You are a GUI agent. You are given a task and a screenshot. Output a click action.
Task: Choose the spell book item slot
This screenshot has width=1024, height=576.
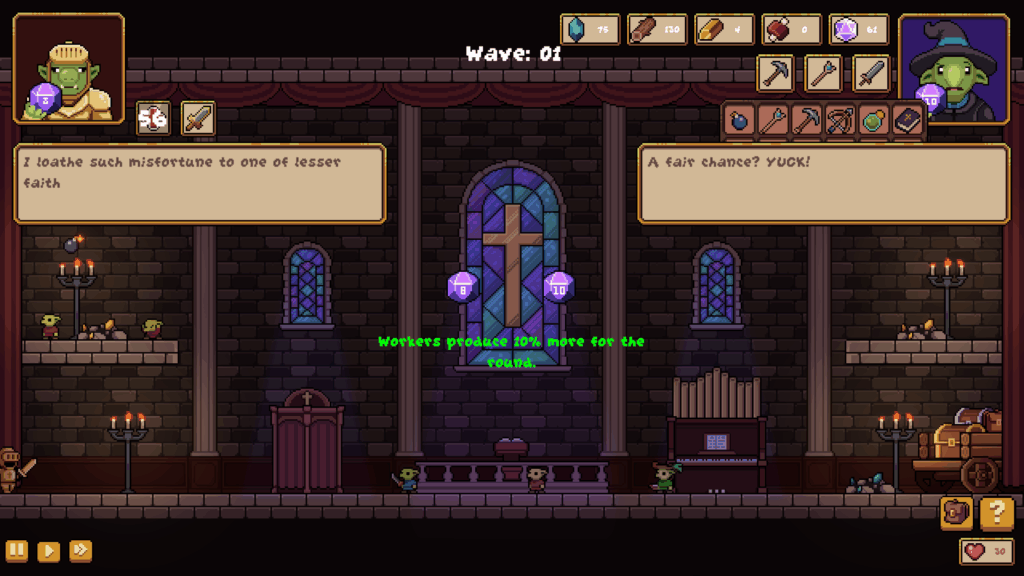(x=907, y=121)
